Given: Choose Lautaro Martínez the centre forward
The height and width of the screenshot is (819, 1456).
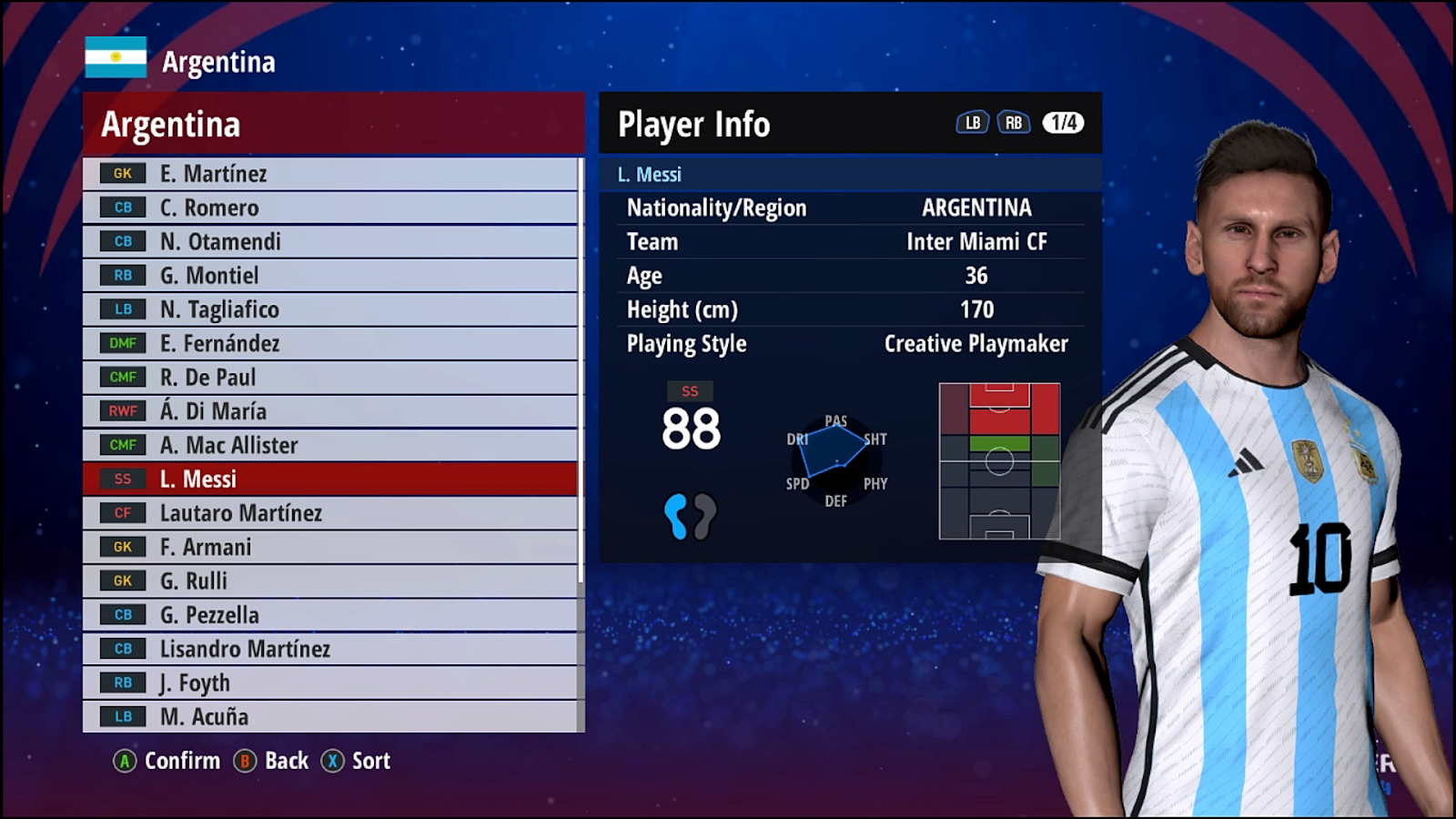Looking at the screenshot, I should 329,513.
